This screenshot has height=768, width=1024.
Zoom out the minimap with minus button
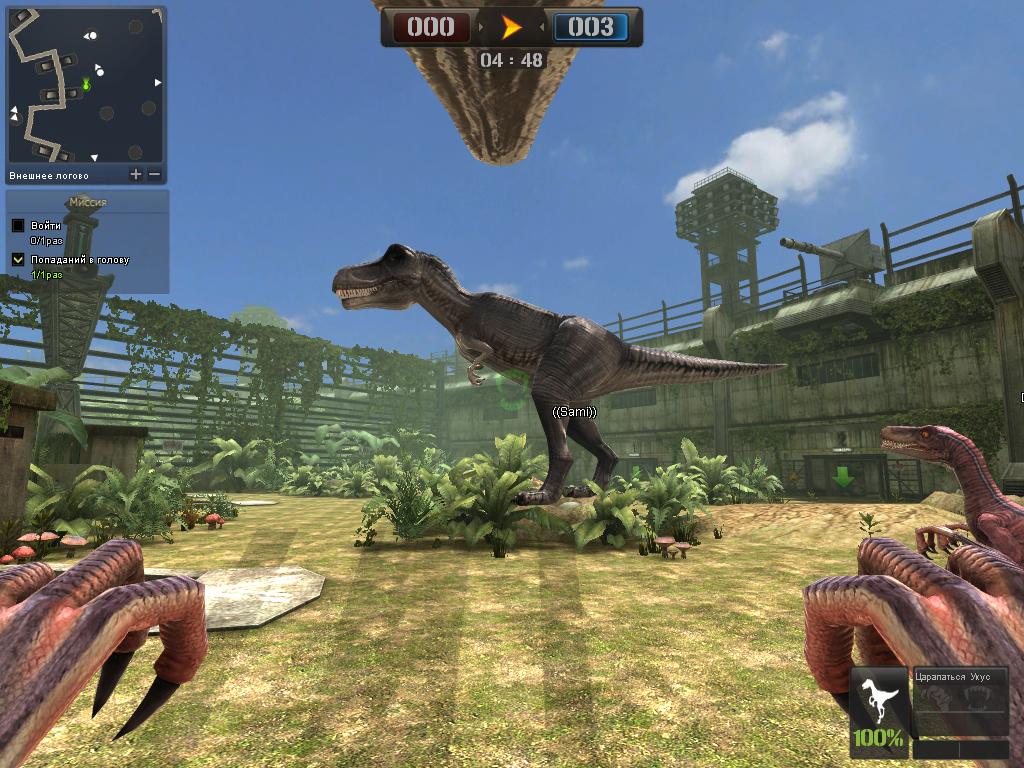pos(155,175)
